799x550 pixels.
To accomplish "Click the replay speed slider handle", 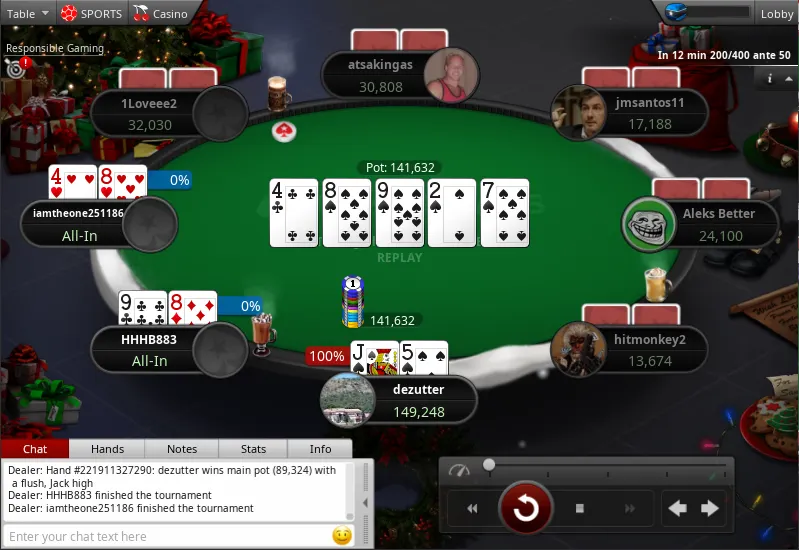I will (489, 465).
